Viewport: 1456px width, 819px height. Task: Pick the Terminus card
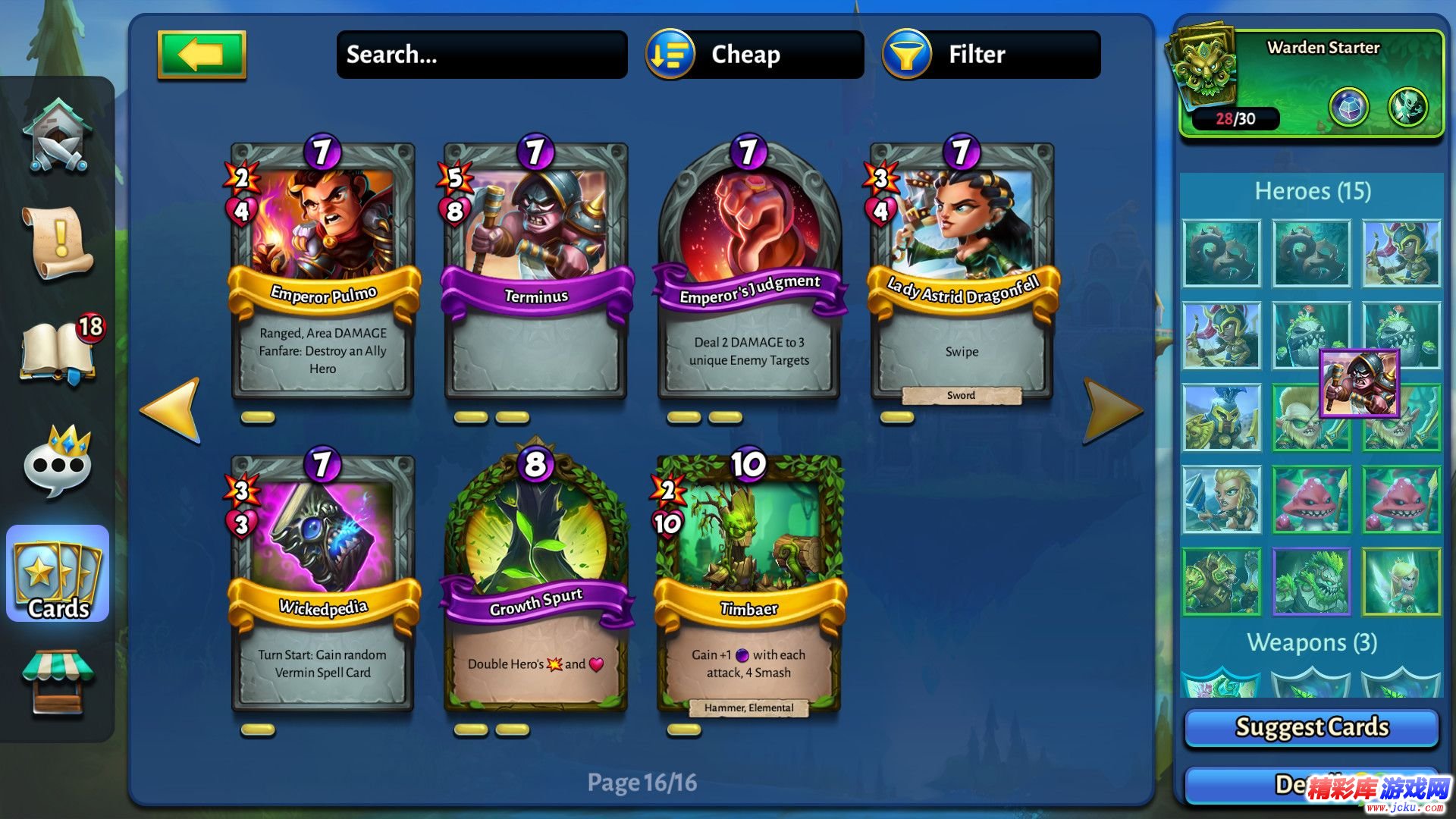[x=535, y=273]
